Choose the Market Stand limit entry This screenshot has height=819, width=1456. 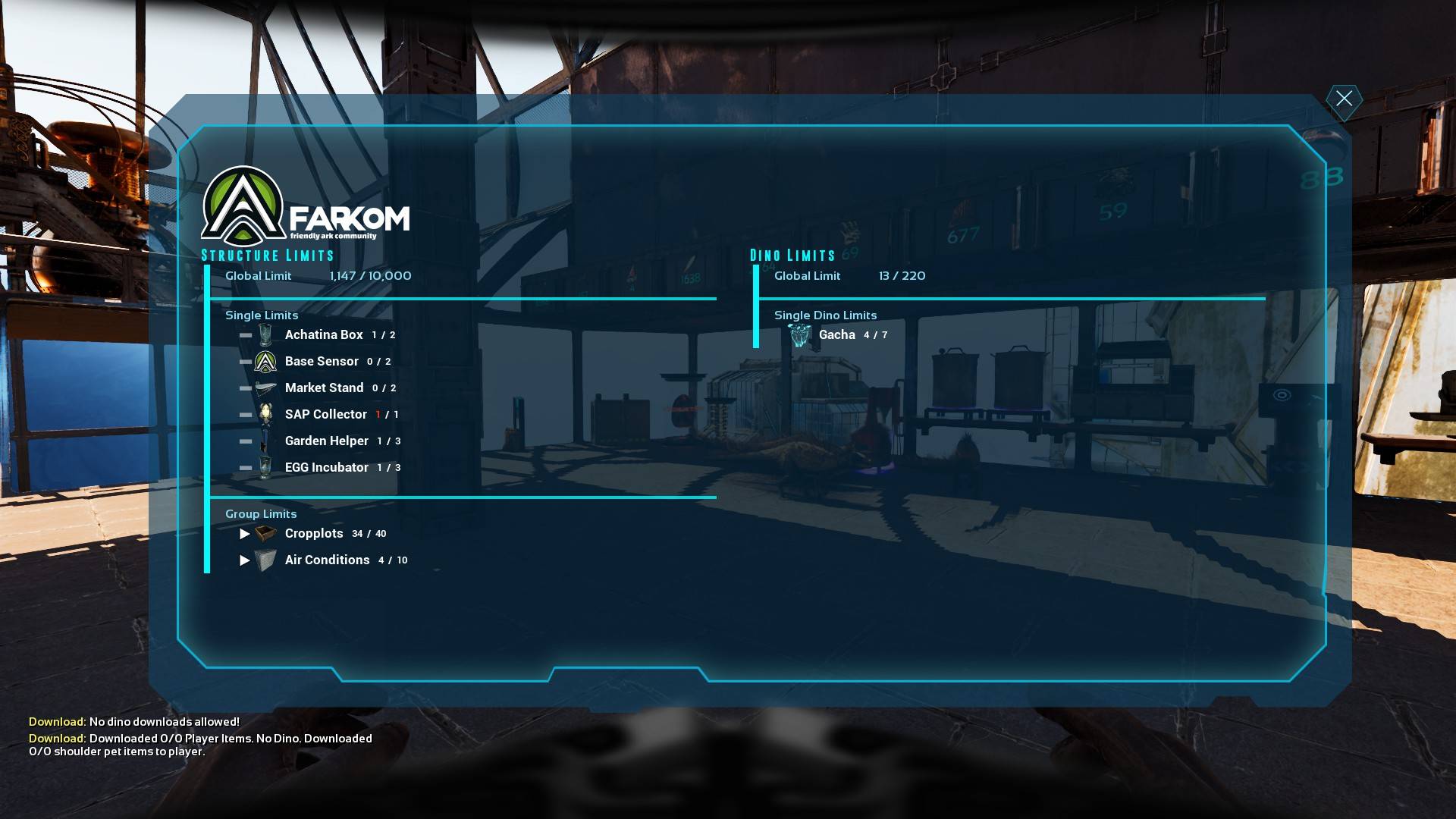point(324,388)
